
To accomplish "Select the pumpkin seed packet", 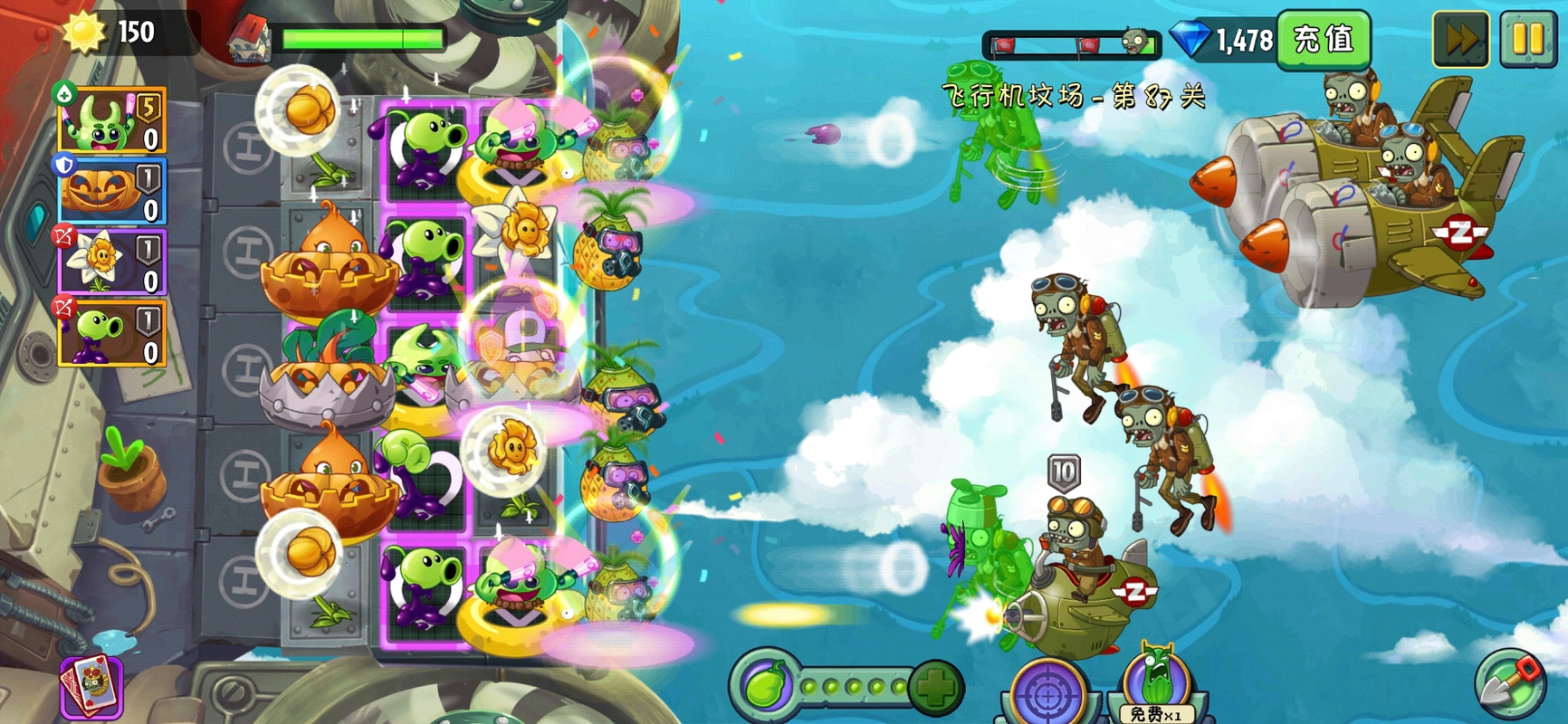I will 112,192.
